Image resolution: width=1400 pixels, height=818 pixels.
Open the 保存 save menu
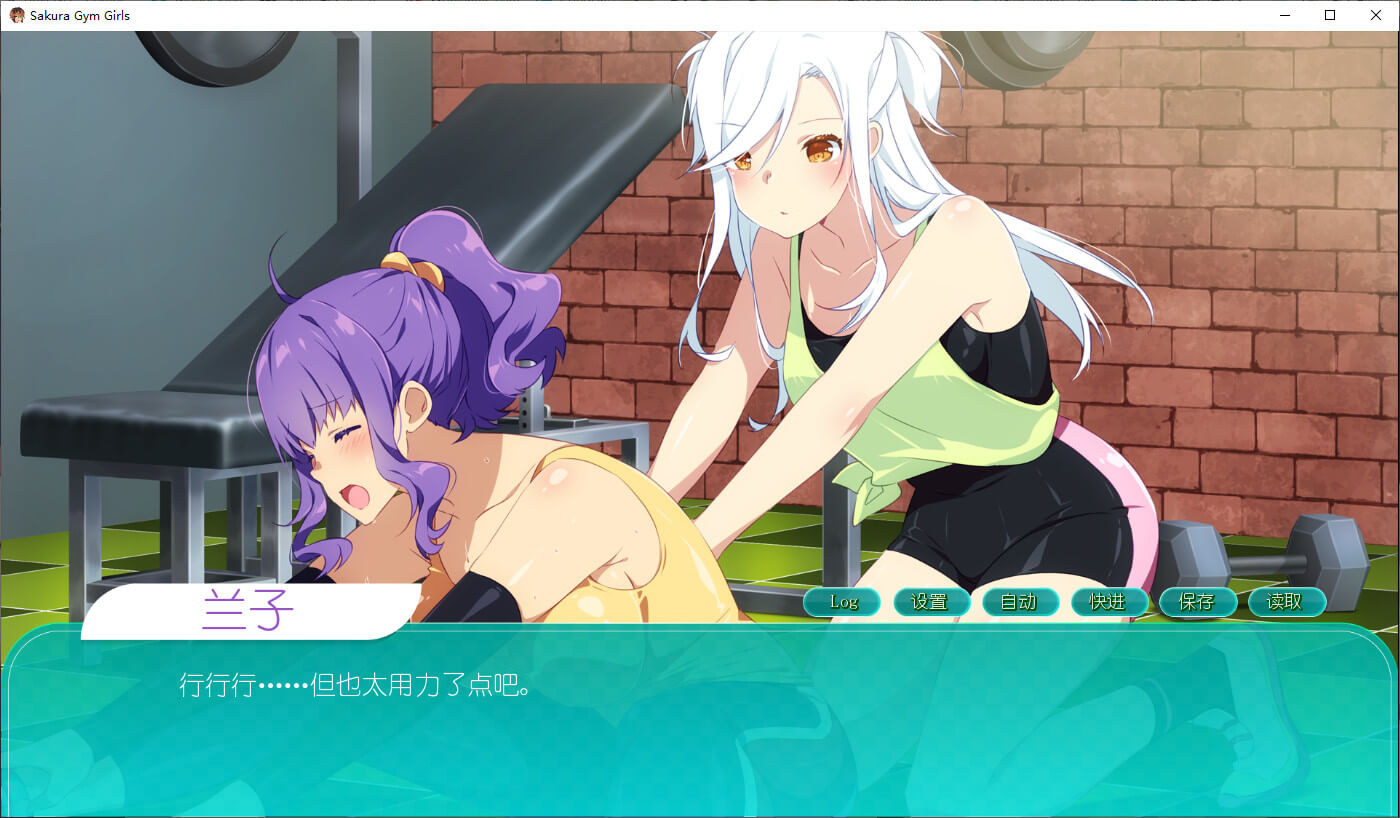1197,602
